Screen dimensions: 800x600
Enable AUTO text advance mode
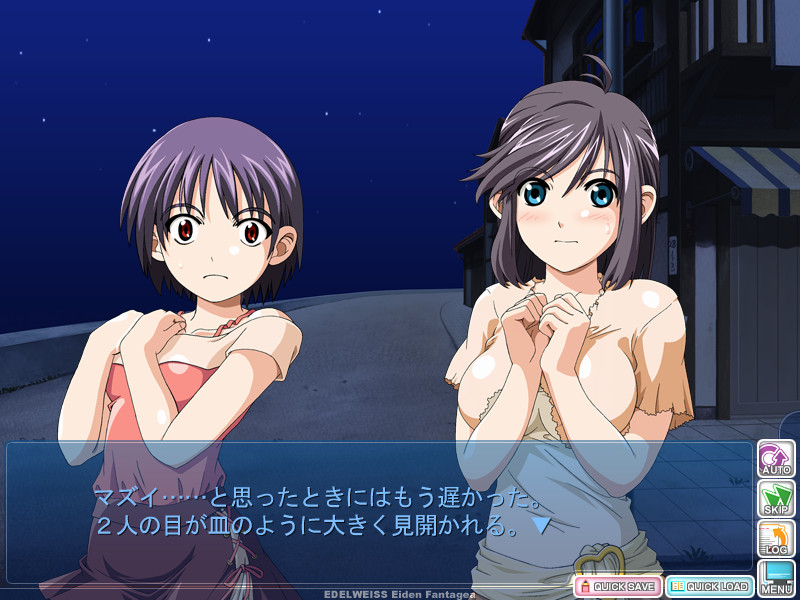tap(776, 459)
